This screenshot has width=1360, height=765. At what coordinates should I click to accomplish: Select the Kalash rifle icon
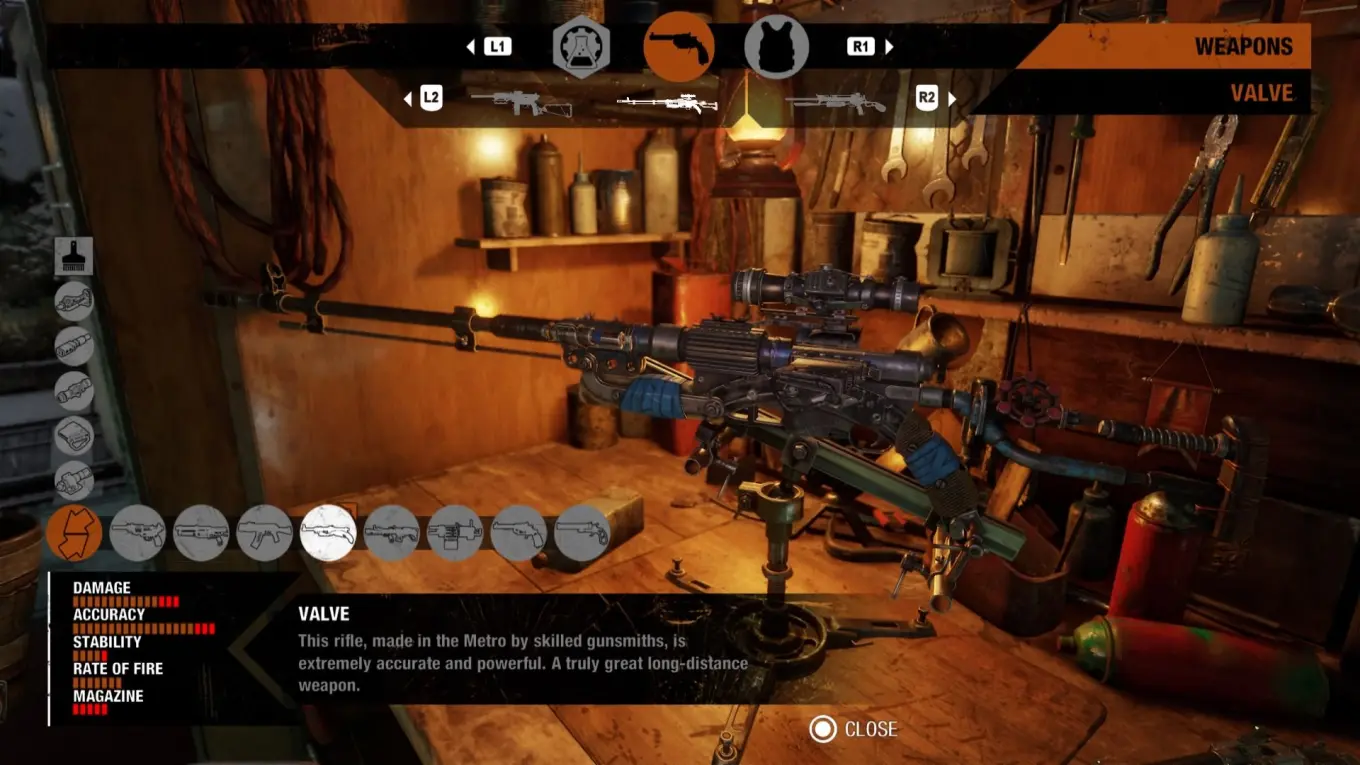[262, 532]
